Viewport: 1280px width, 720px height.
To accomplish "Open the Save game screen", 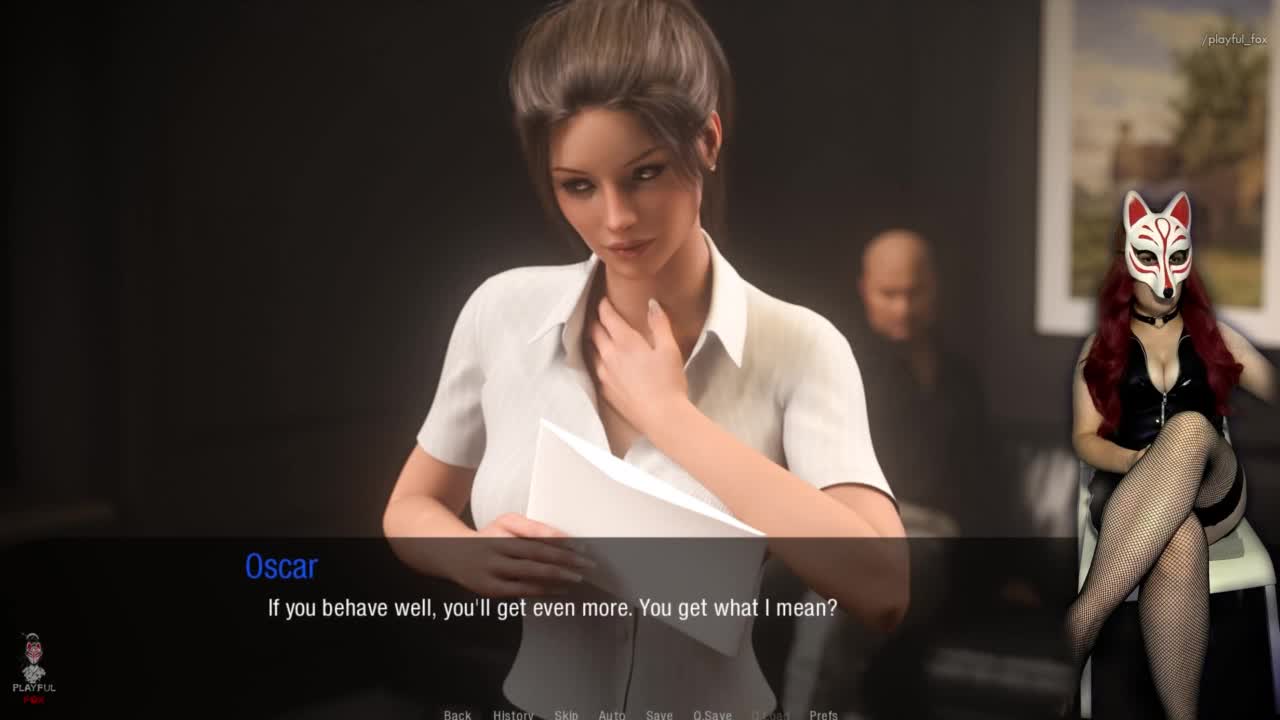I will [659, 715].
